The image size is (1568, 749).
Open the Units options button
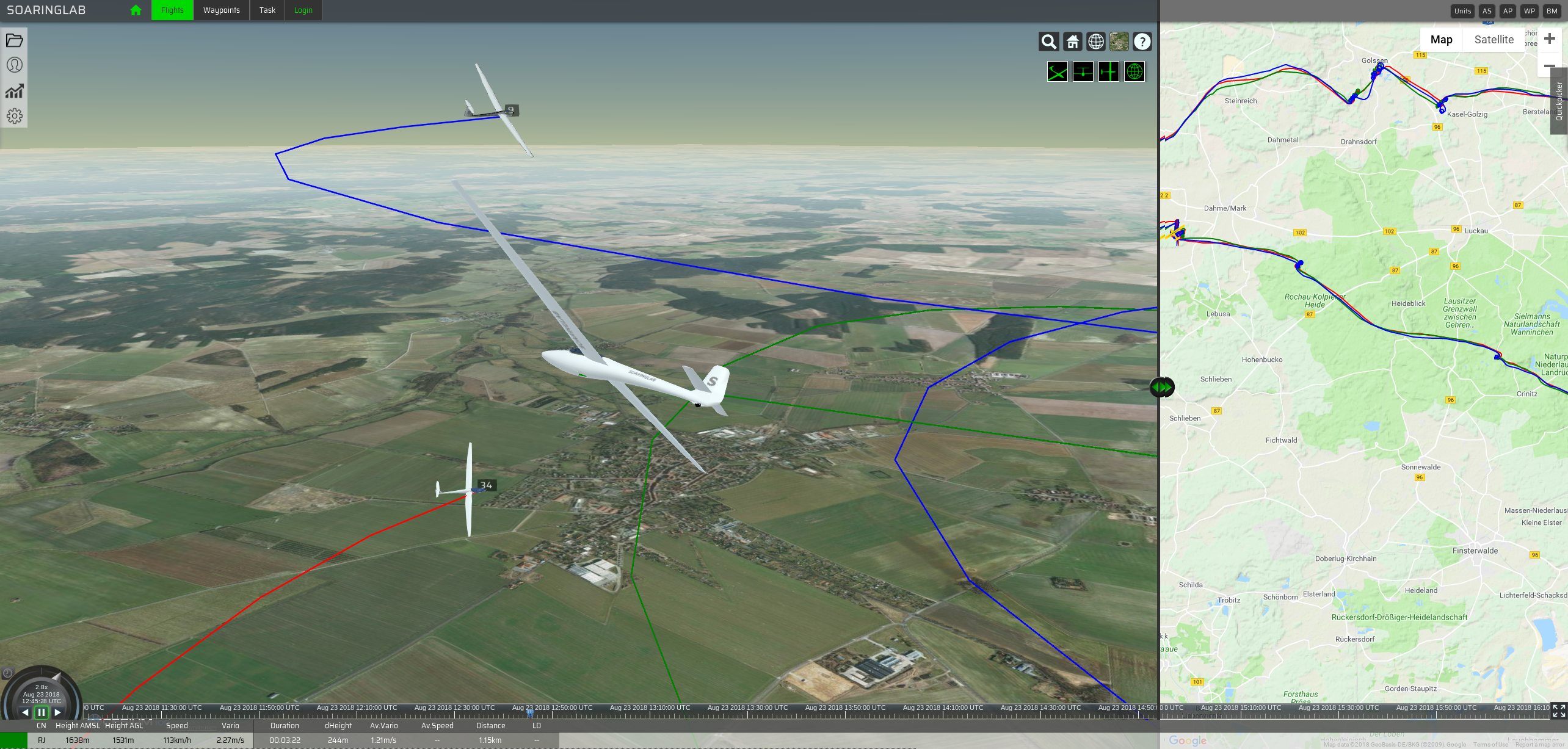tap(1462, 11)
